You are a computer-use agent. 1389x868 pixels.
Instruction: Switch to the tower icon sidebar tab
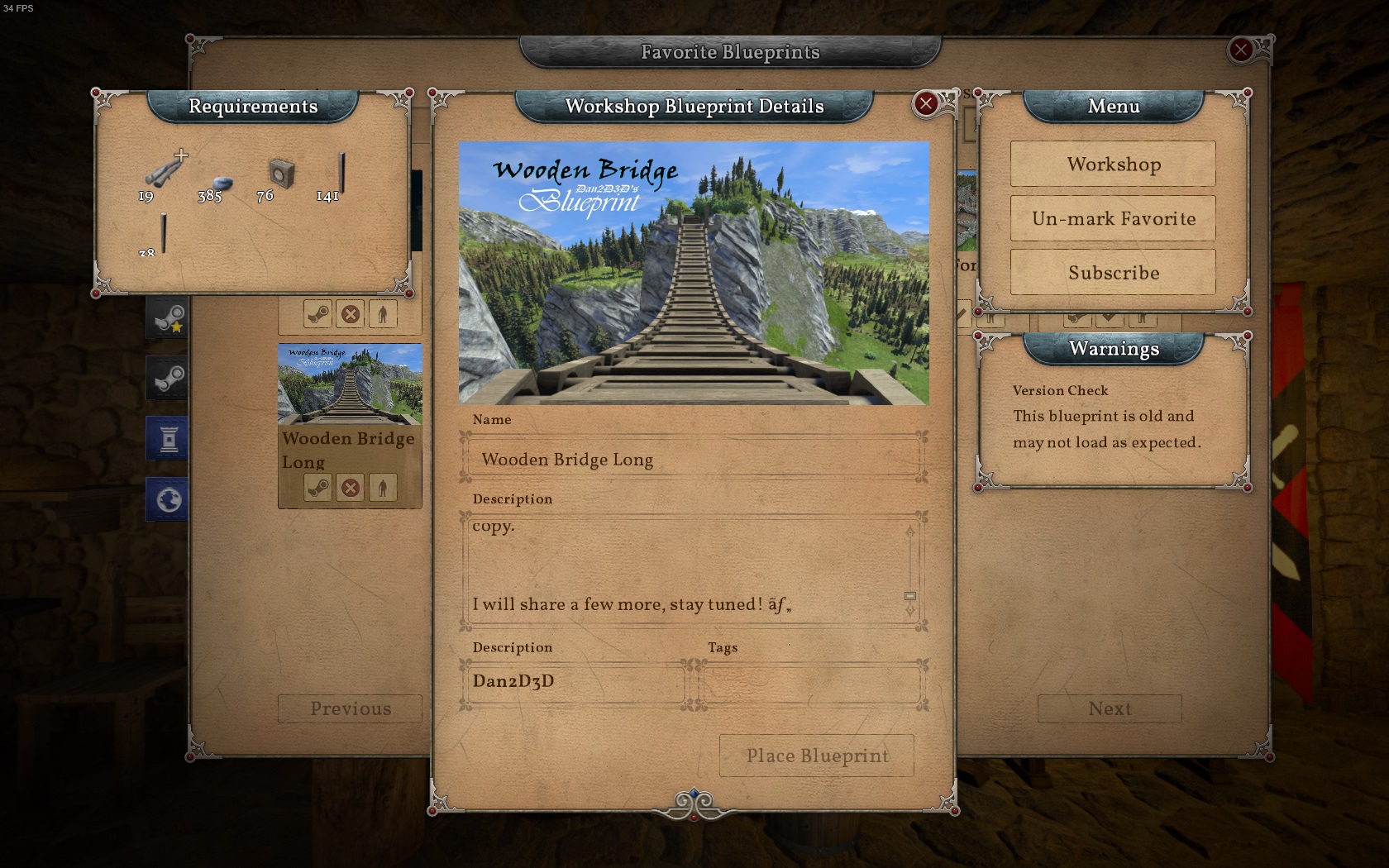coord(168,438)
